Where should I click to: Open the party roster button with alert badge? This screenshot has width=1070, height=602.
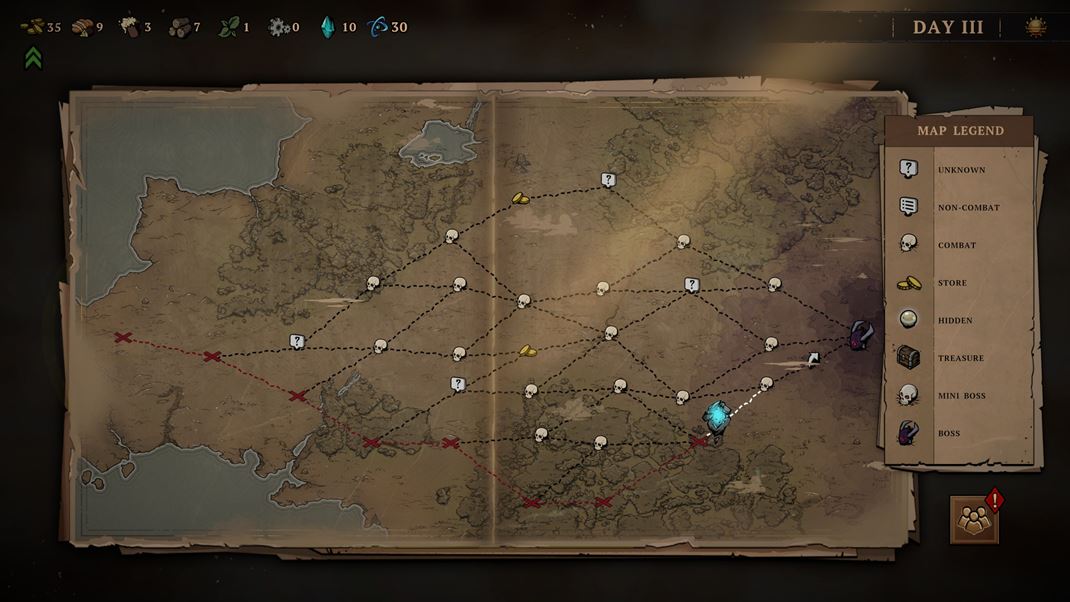(x=974, y=519)
